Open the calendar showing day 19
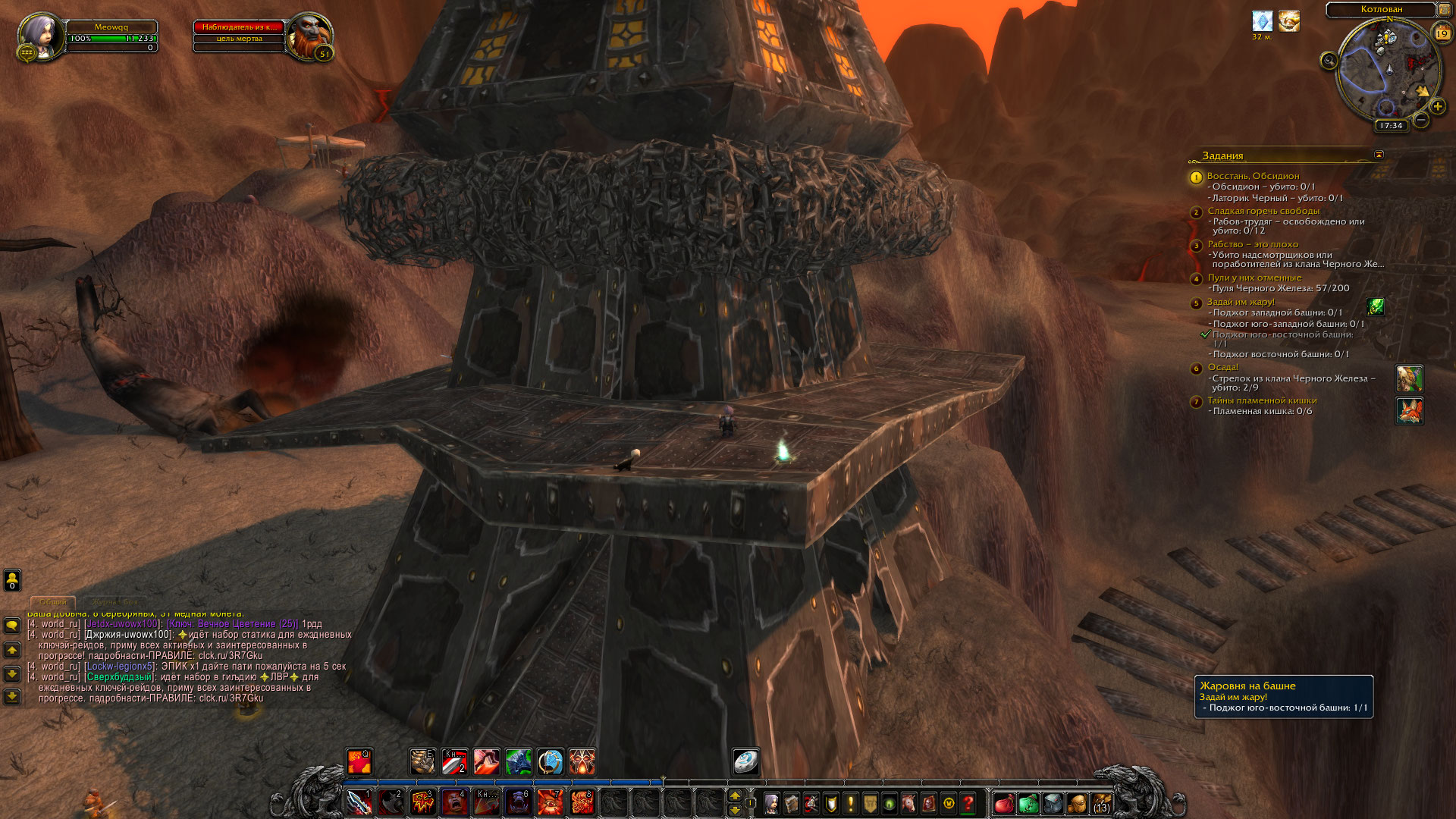The width and height of the screenshot is (1456, 819). [x=1442, y=33]
